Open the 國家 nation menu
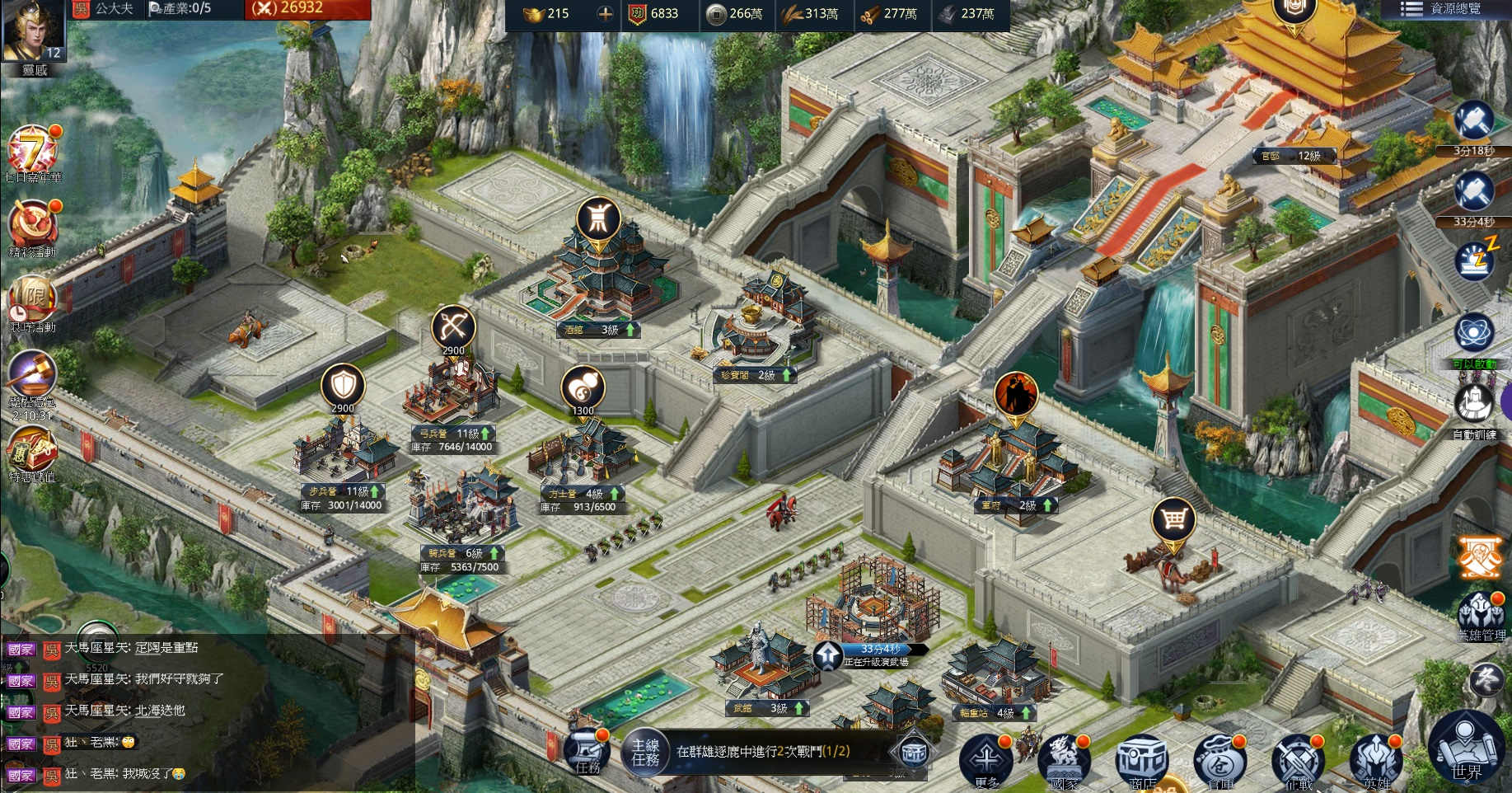1512x793 pixels. (1064, 758)
